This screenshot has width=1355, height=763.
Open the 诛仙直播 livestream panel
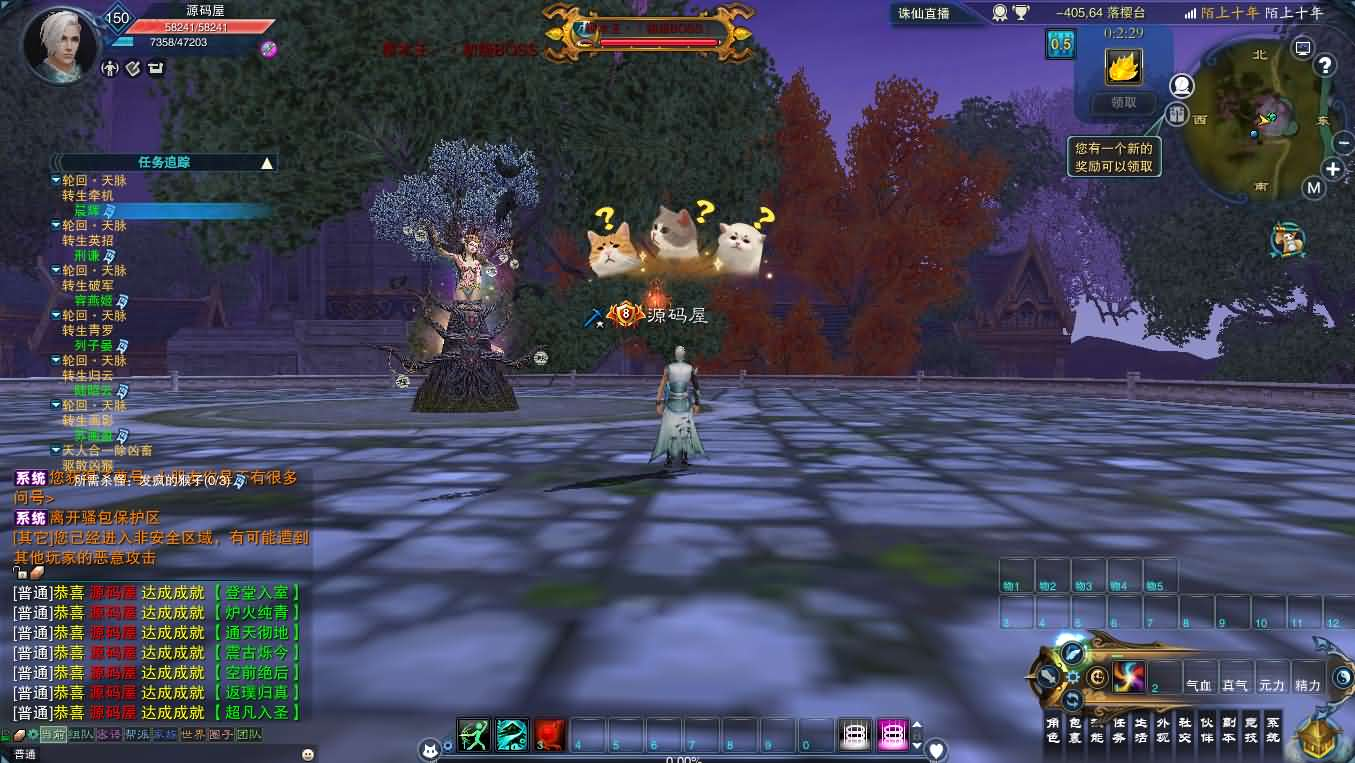coord(923,13)
